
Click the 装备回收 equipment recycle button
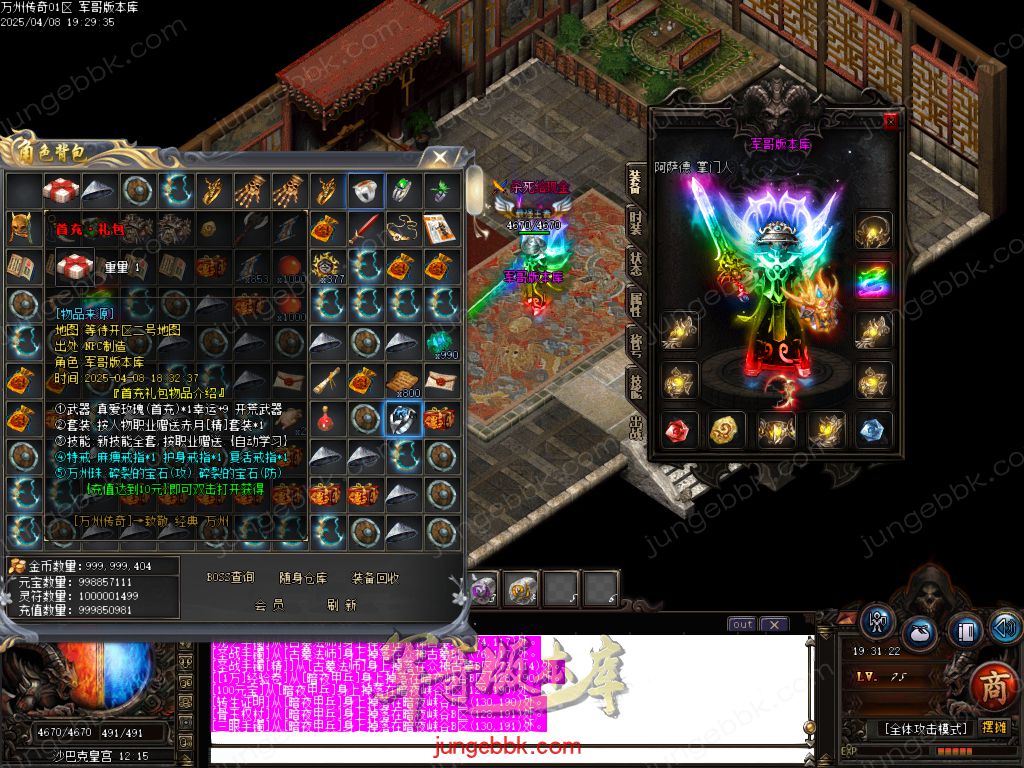click(x=375, y=577)
